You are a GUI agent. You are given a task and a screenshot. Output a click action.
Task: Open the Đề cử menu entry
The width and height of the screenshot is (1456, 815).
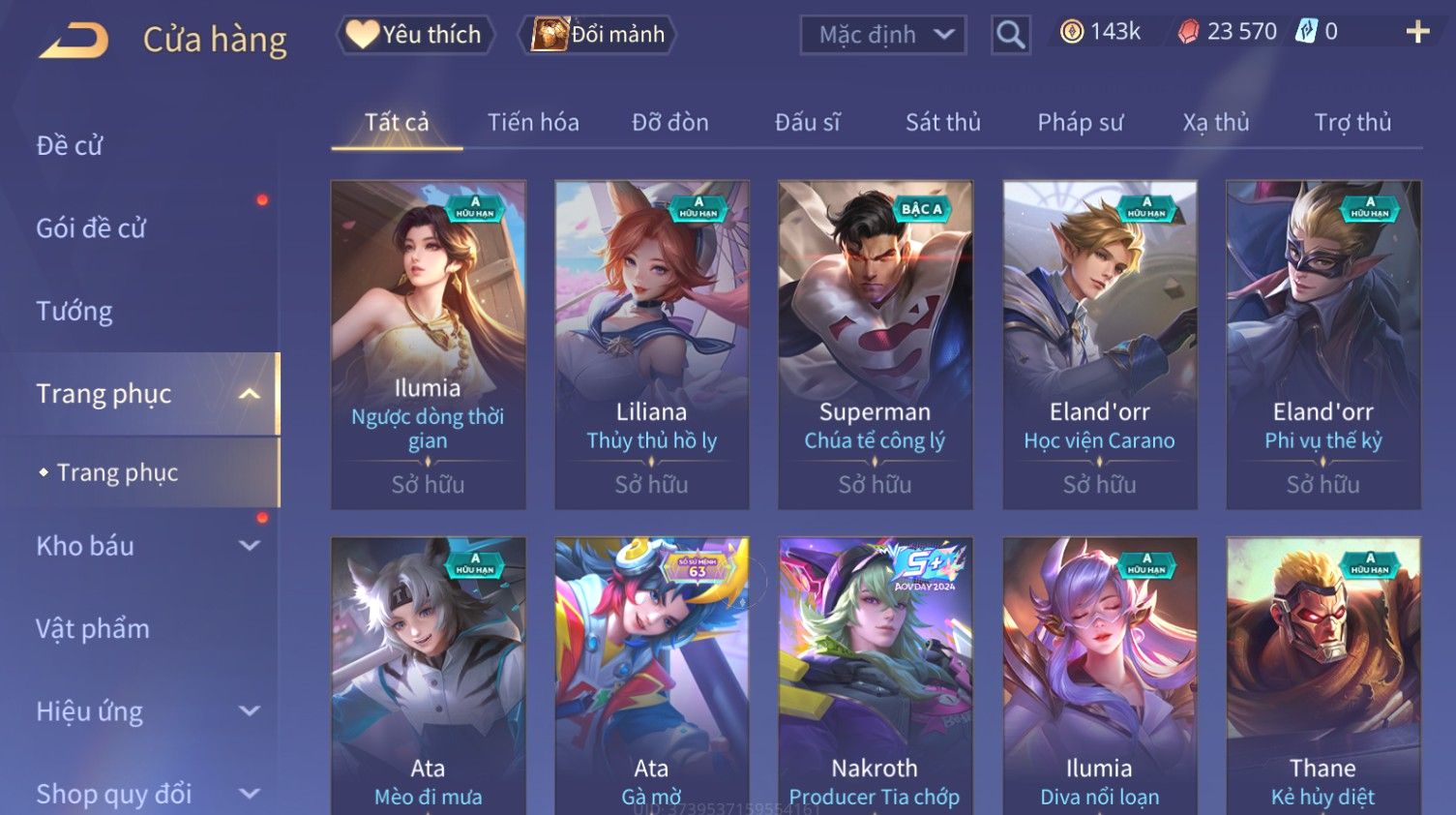[x=70, y=146]
